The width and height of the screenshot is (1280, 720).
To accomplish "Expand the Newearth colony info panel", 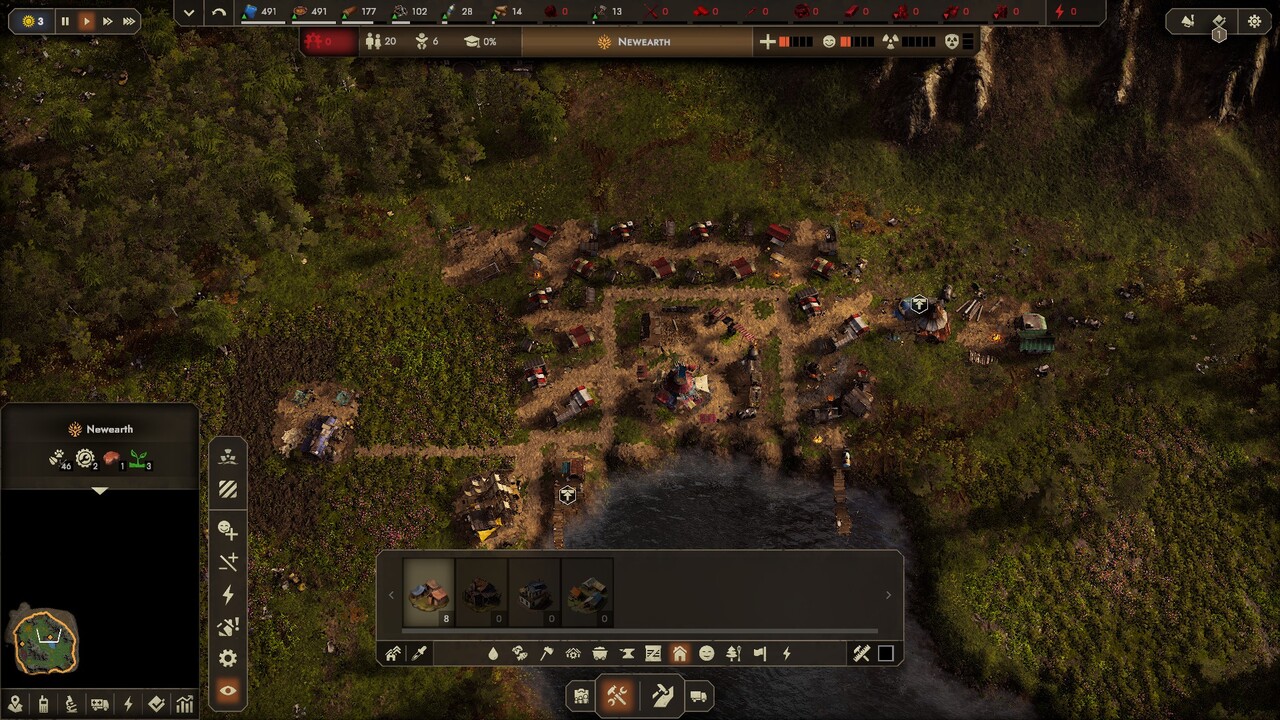I will click(x=99, y=491).
